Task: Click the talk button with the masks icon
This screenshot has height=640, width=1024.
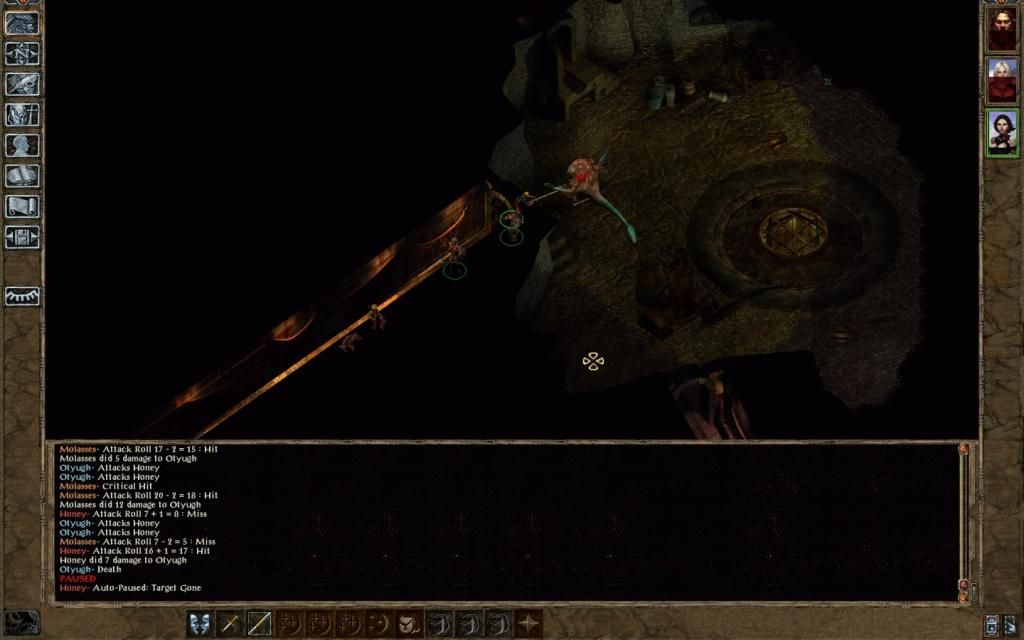Action: (199, 624)
